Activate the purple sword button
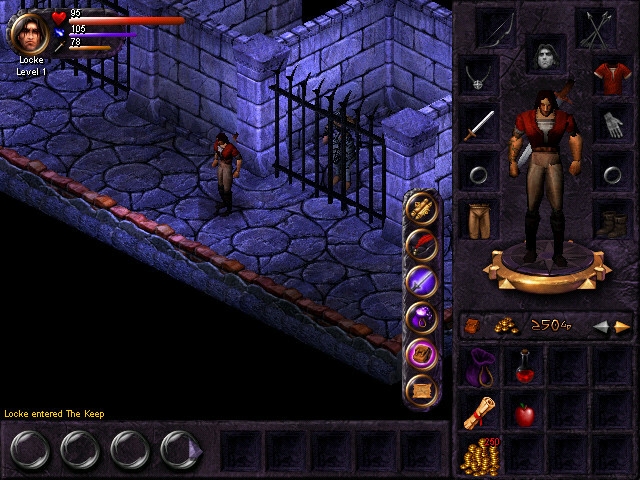The height and width of the screenshot is (480, 640). pos(421,281)
